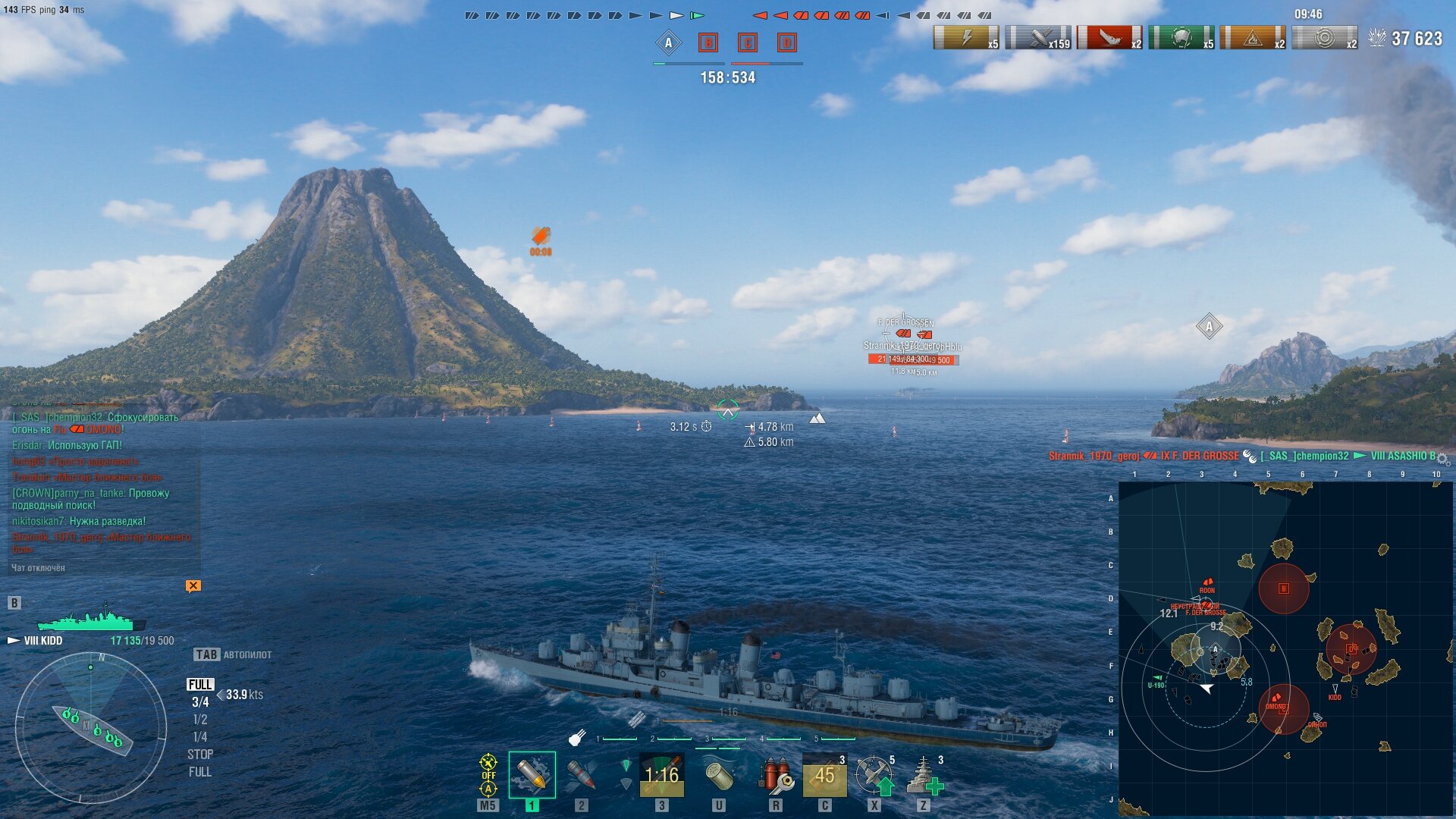The width and height of the screenshot is (1456, 819).
Task: Select the torpedo slot on cooldown
Action: [x=662, y=775]
